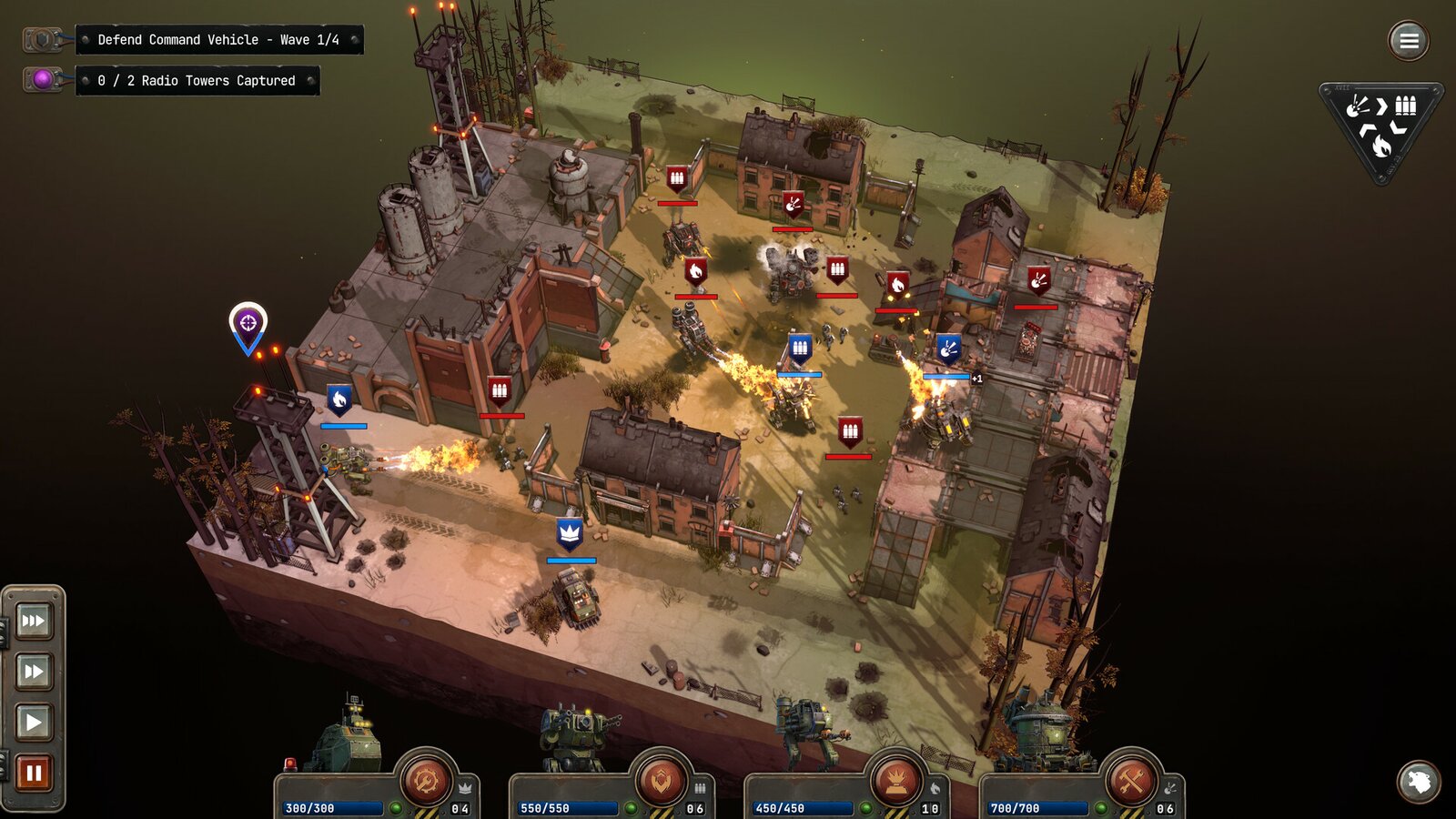Pause the game with the red button

[34, 773]
